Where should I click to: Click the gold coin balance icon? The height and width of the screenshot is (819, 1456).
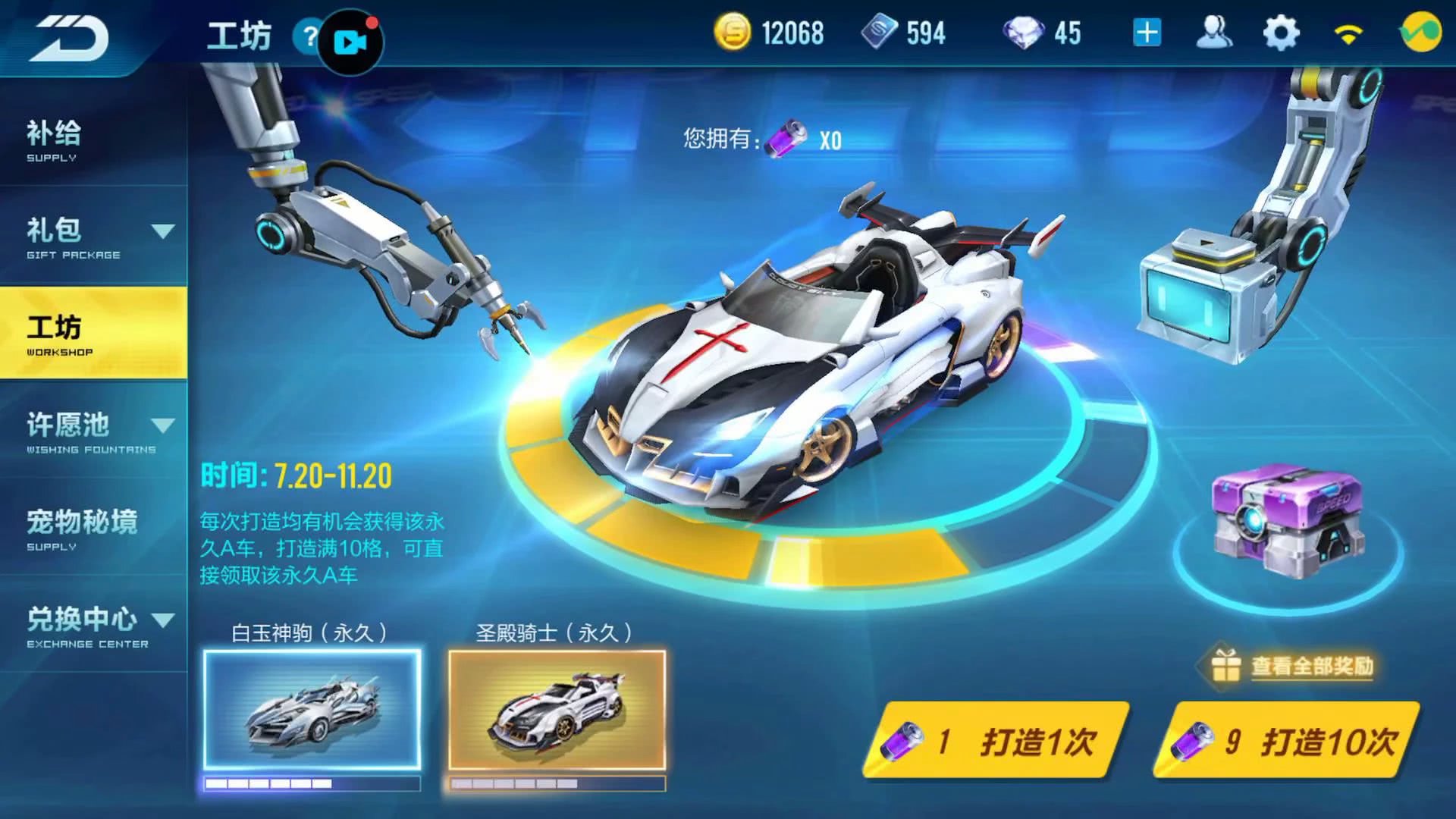(733, 32)
